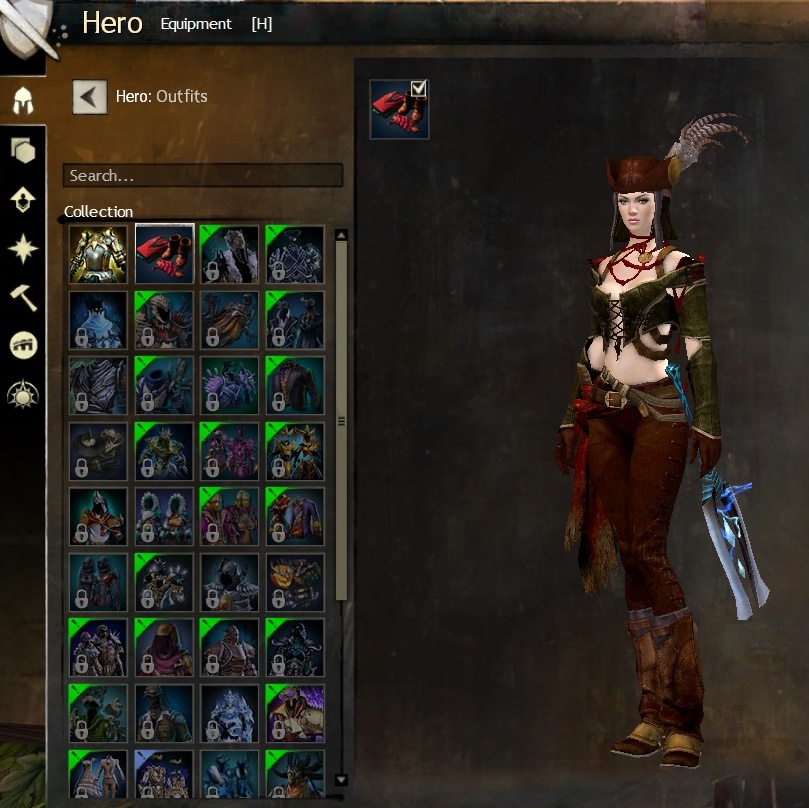
Task: Select the locked blue-scarf outfit
Action: [98, 320]
